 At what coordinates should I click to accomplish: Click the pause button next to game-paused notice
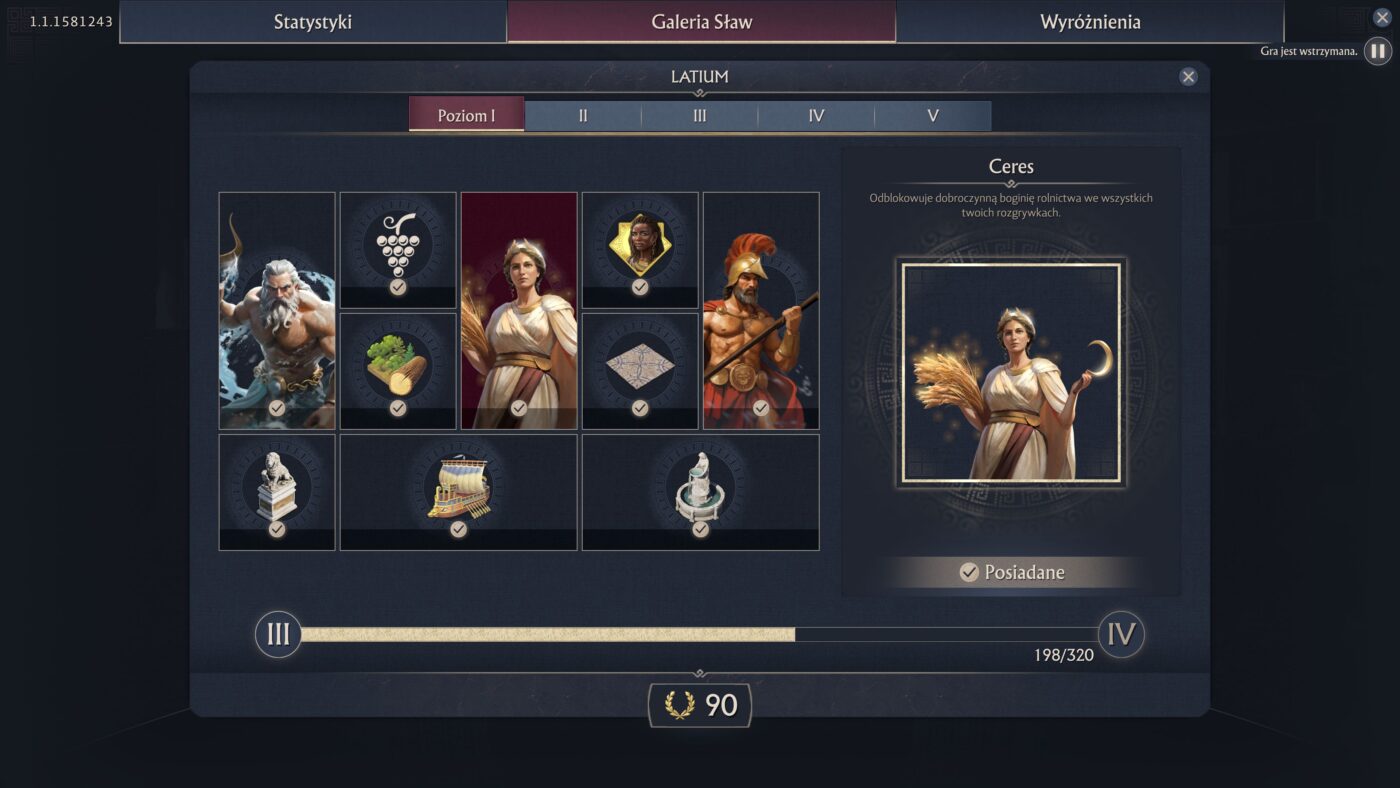point(1377,51)
